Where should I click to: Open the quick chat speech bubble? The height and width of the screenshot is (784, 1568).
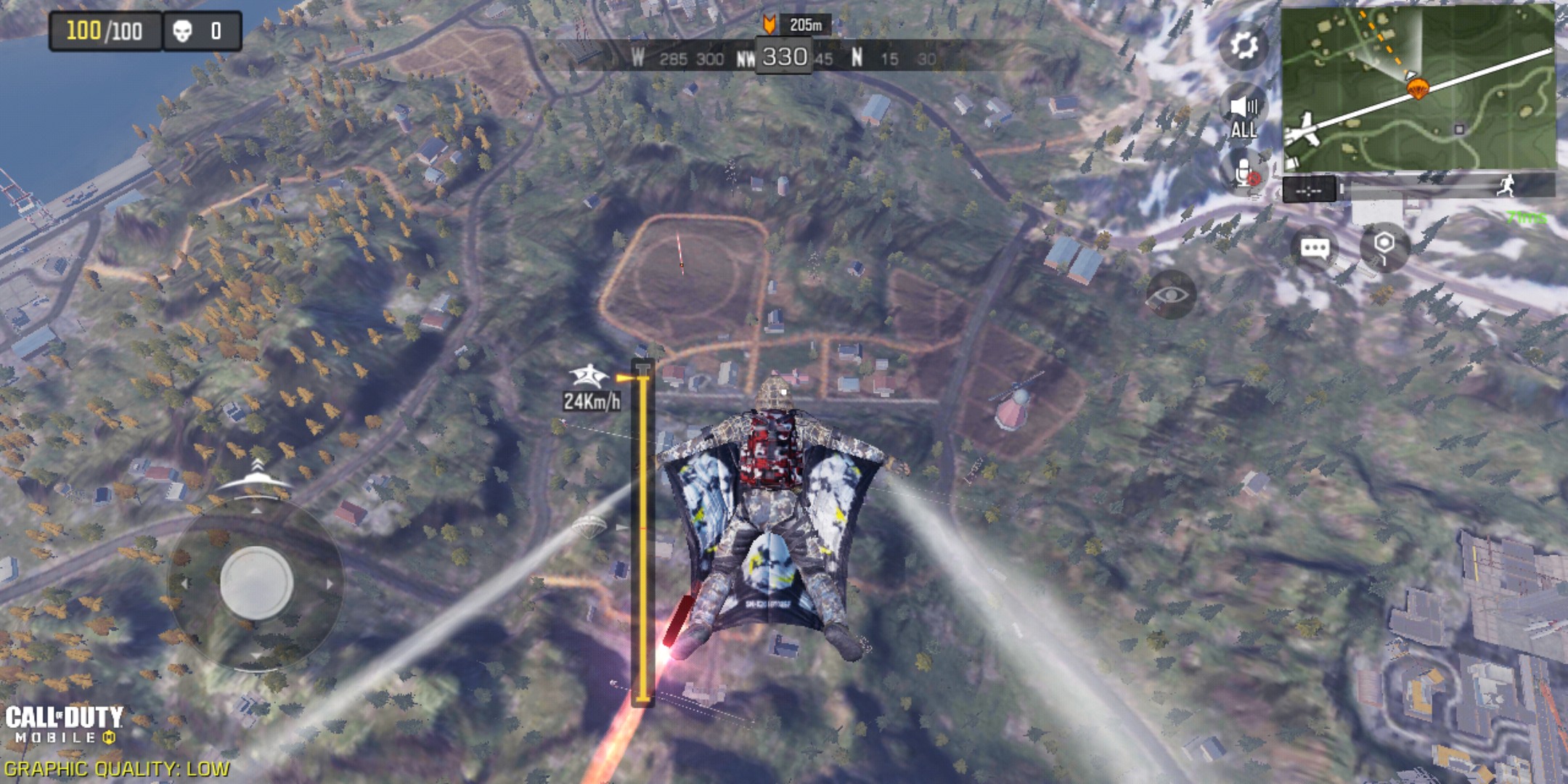1315,249
